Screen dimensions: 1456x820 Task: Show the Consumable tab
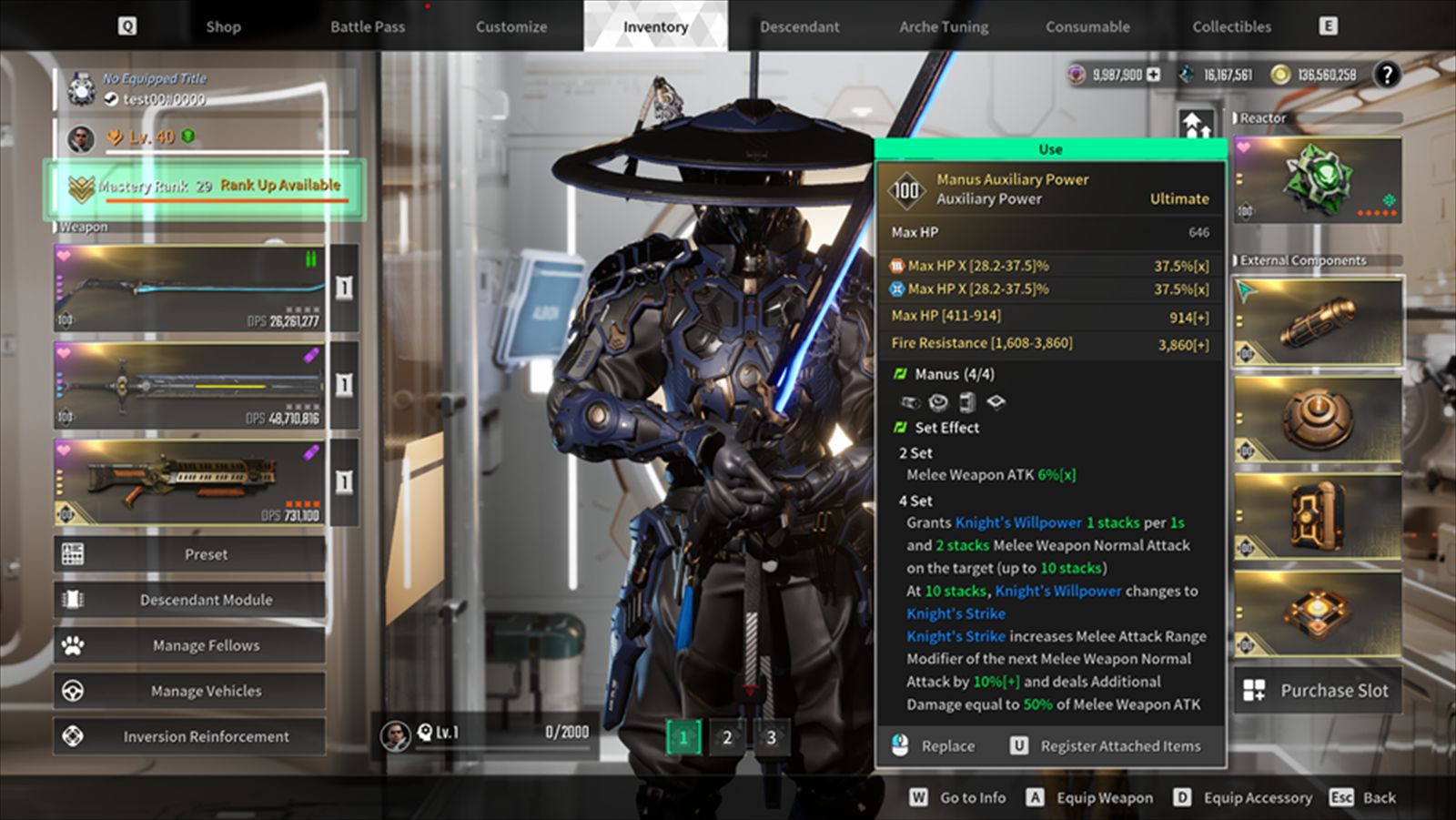click(1087, 26)
